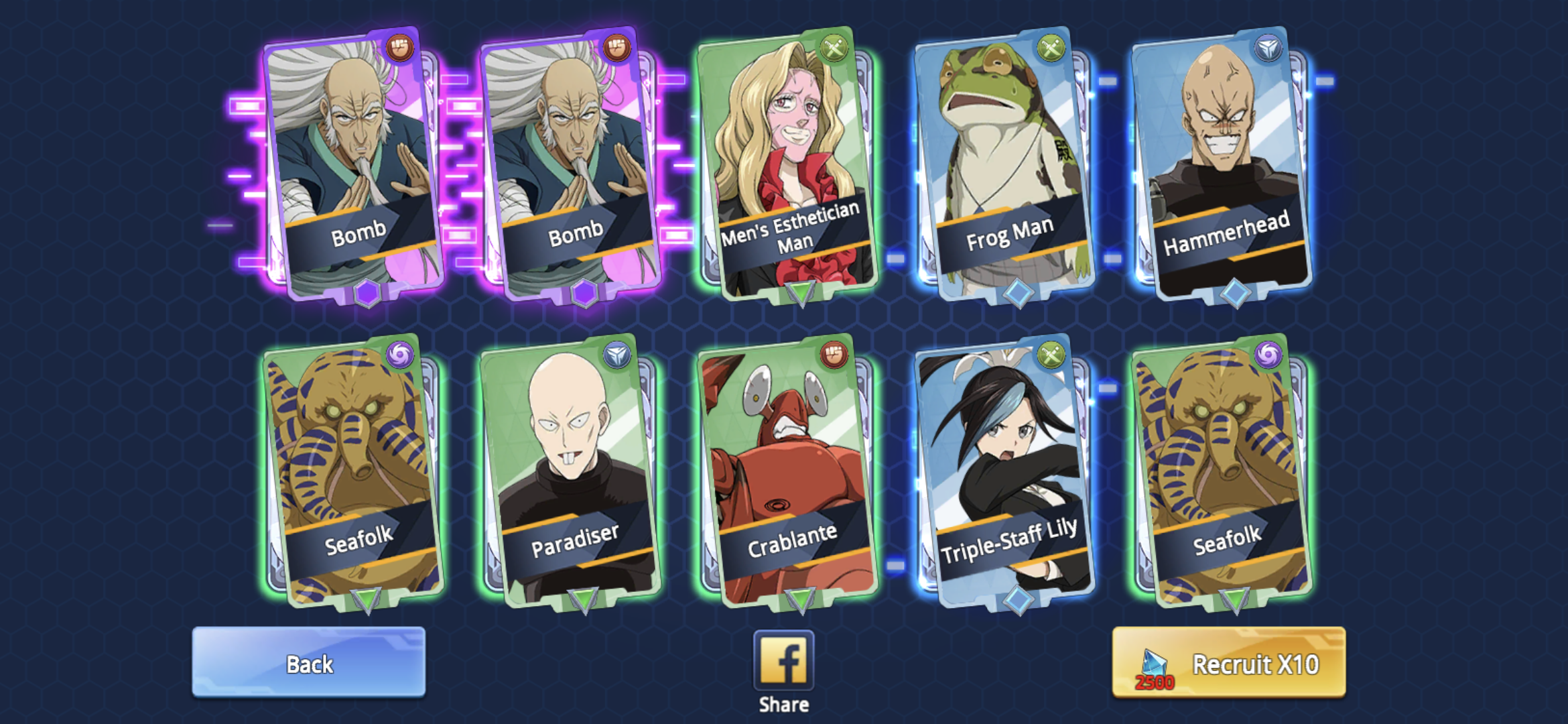Click the Back button
Screen dimensions: 1568x724
tap(309, 665)
